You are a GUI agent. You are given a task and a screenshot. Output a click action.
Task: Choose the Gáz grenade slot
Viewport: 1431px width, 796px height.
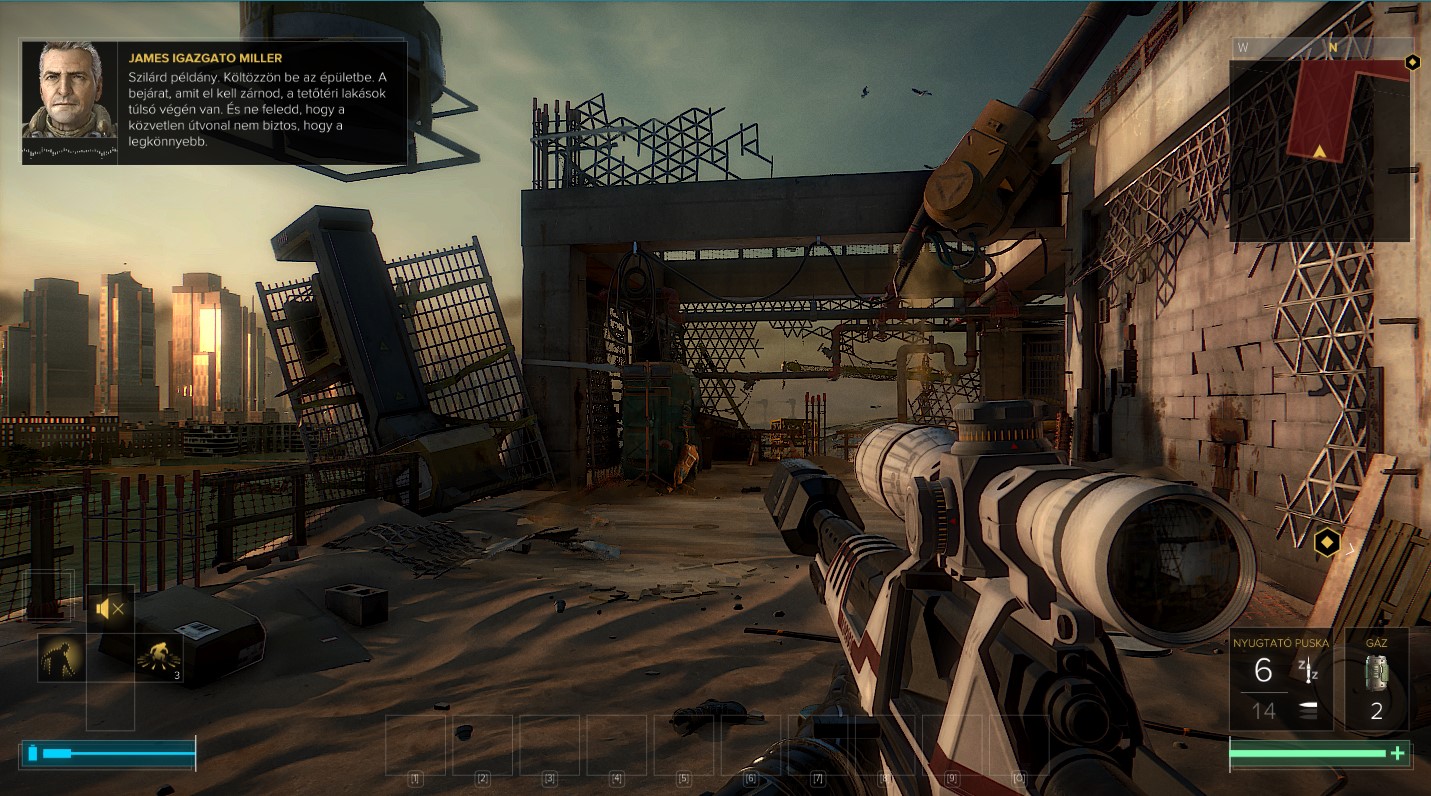tap(1377, 680)
